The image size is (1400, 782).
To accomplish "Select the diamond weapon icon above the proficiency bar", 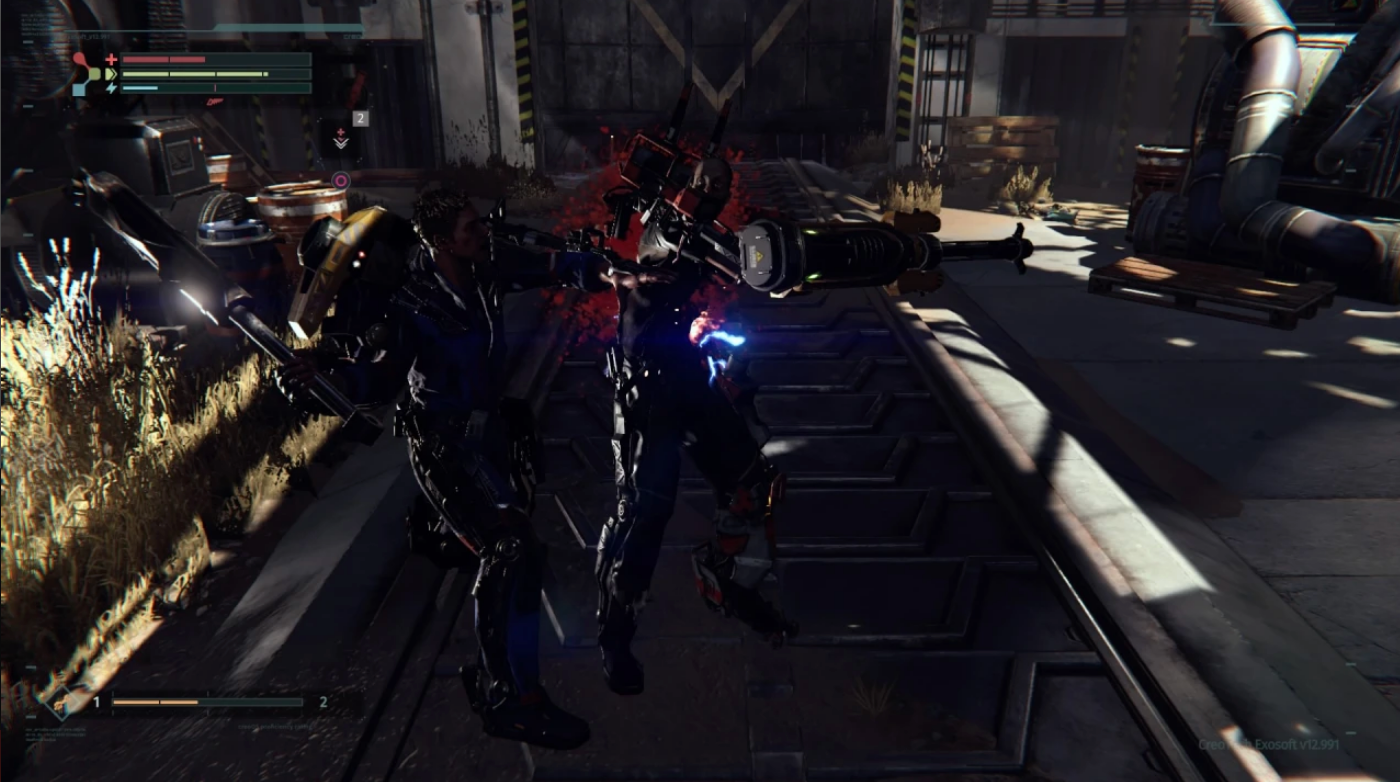I will point(62,705).
